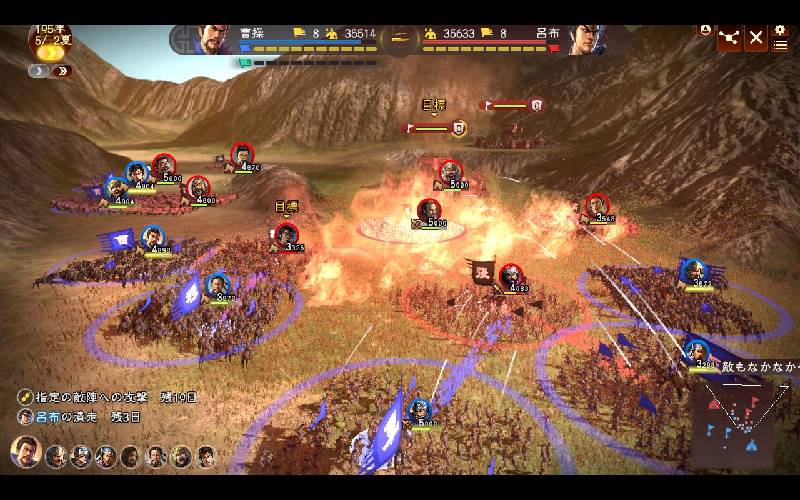Toggle the grey single-arrow speed button
The width and height of the screenshot is (800, 500).
(39, 71)
